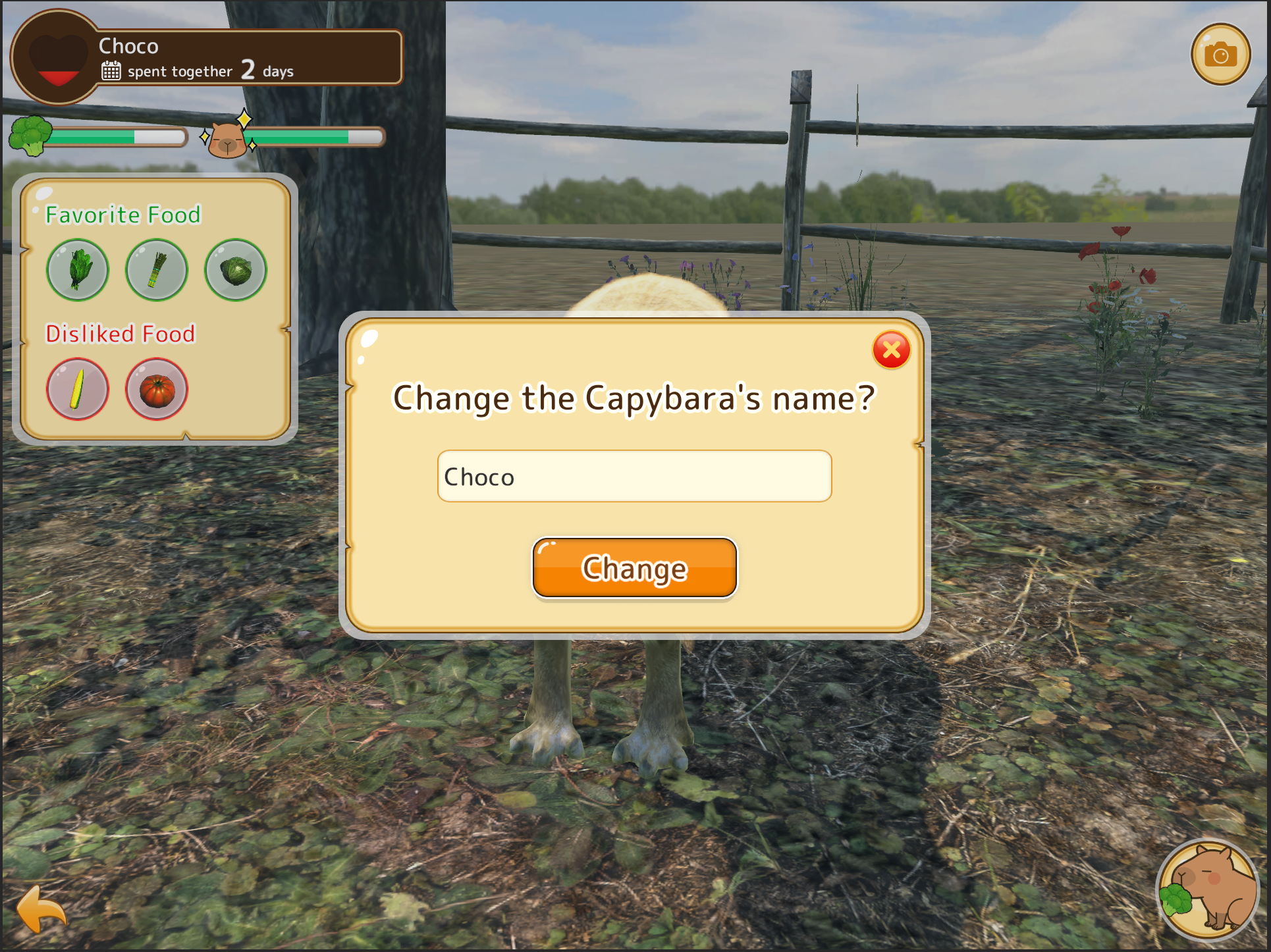Select the corn disliked food icon
Viewport: 1271px width, 952px height.
[x=78, y=389]
